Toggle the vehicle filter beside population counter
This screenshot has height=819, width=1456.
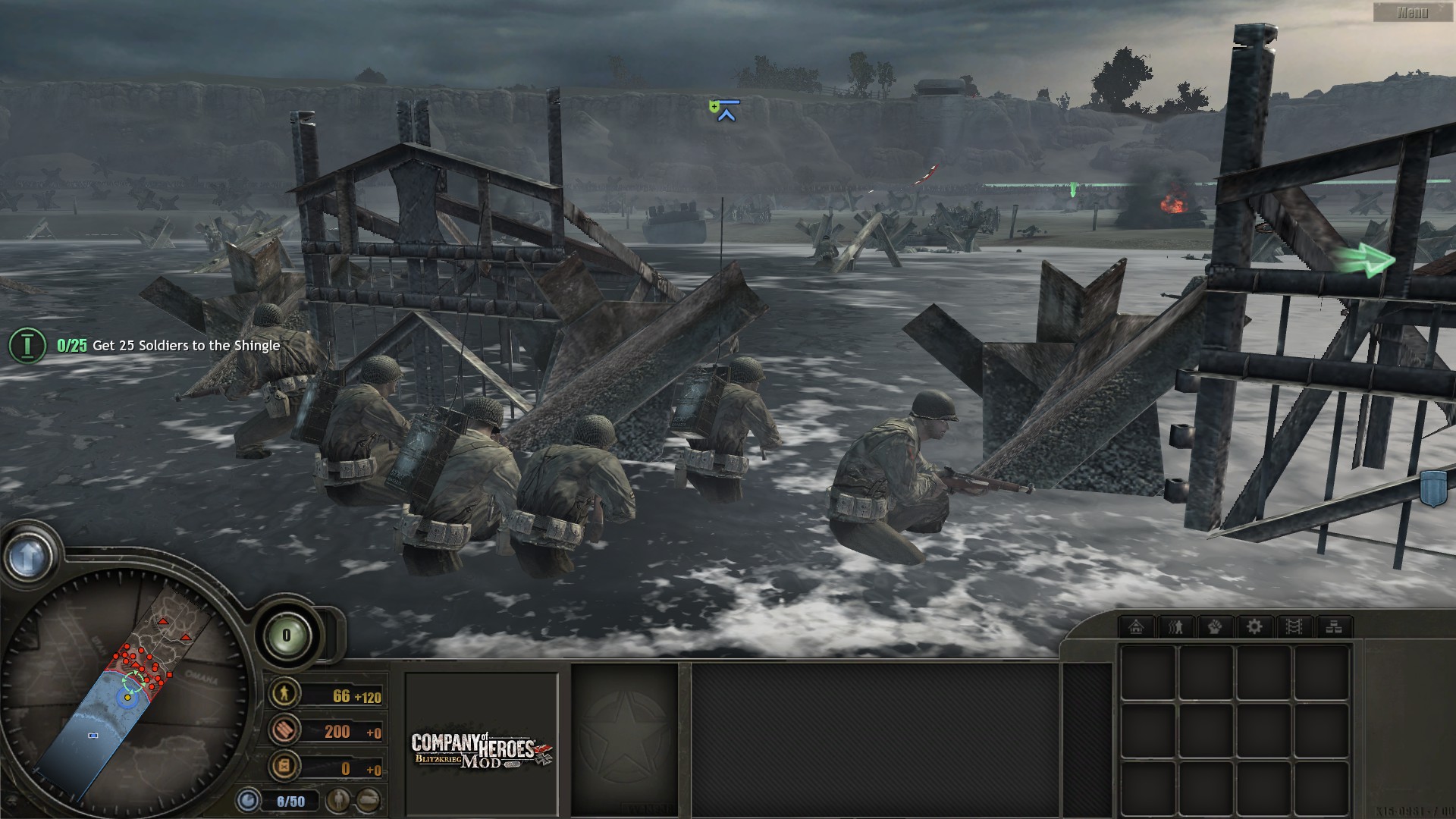pos(369,801)
